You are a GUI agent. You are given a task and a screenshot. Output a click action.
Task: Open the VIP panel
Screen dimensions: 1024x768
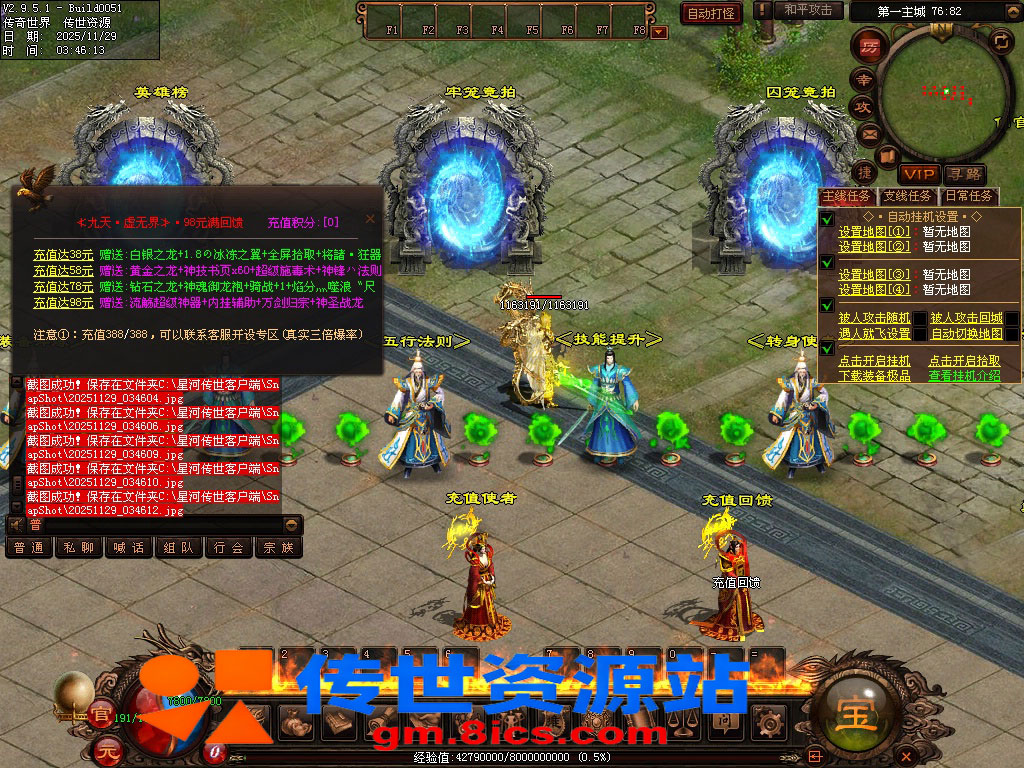[917, 174]
